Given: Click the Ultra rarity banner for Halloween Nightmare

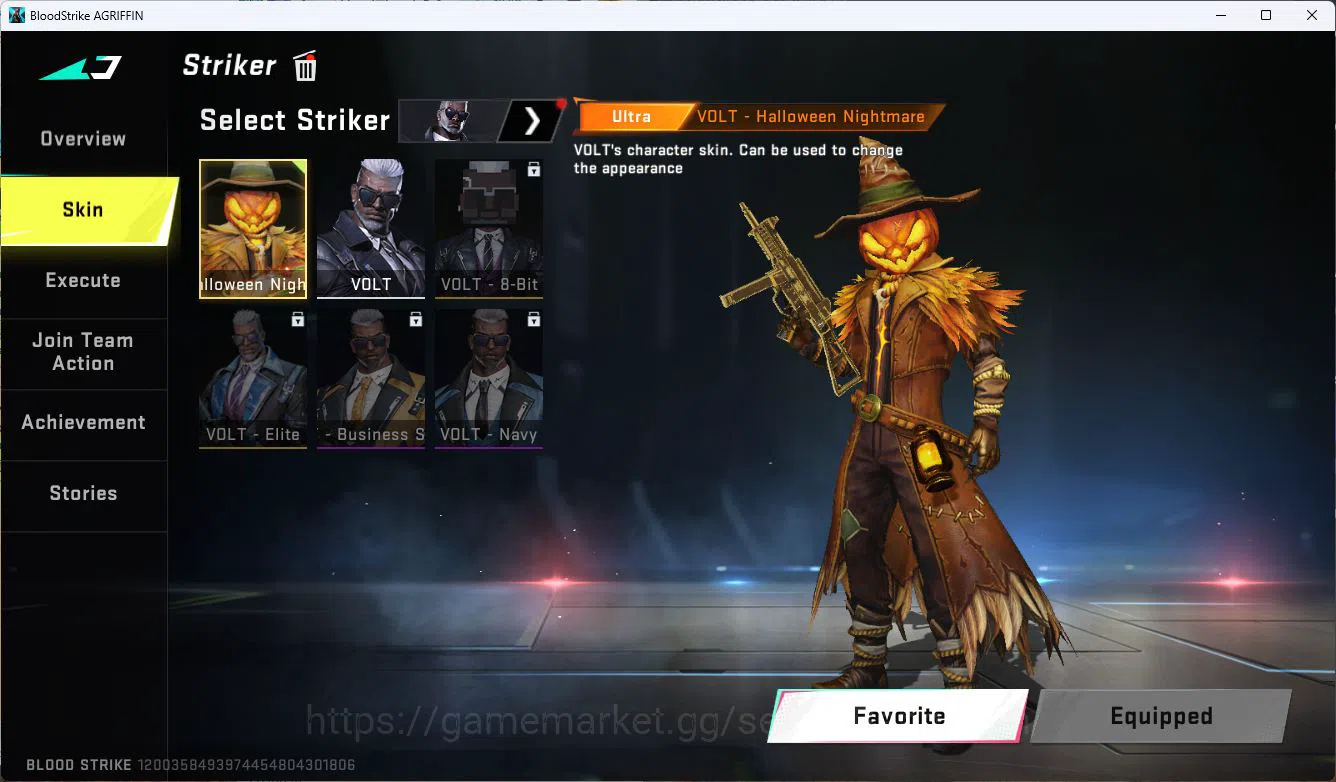Looking at the screenshot, I should [x=630, y=116].
